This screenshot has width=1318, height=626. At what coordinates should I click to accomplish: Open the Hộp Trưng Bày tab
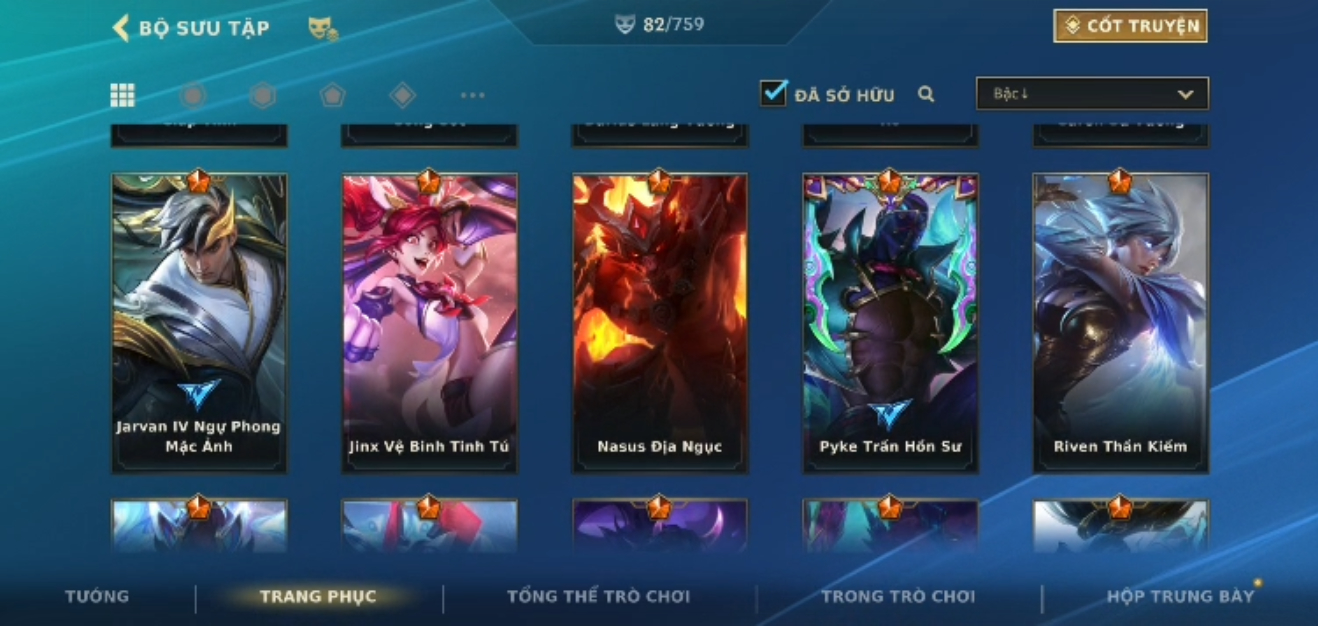[x=1179, y=597]
